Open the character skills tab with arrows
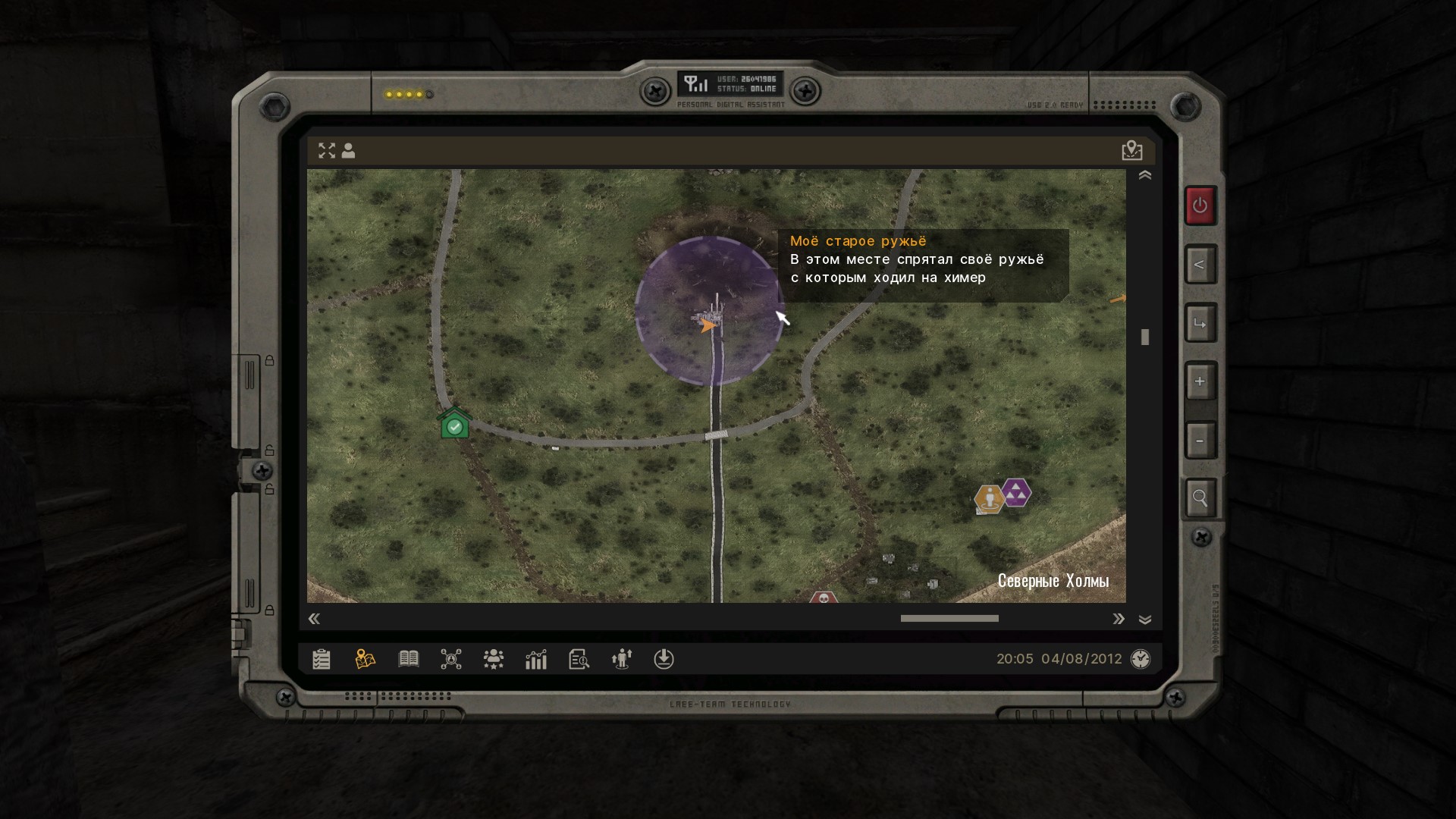 [622, 659]
